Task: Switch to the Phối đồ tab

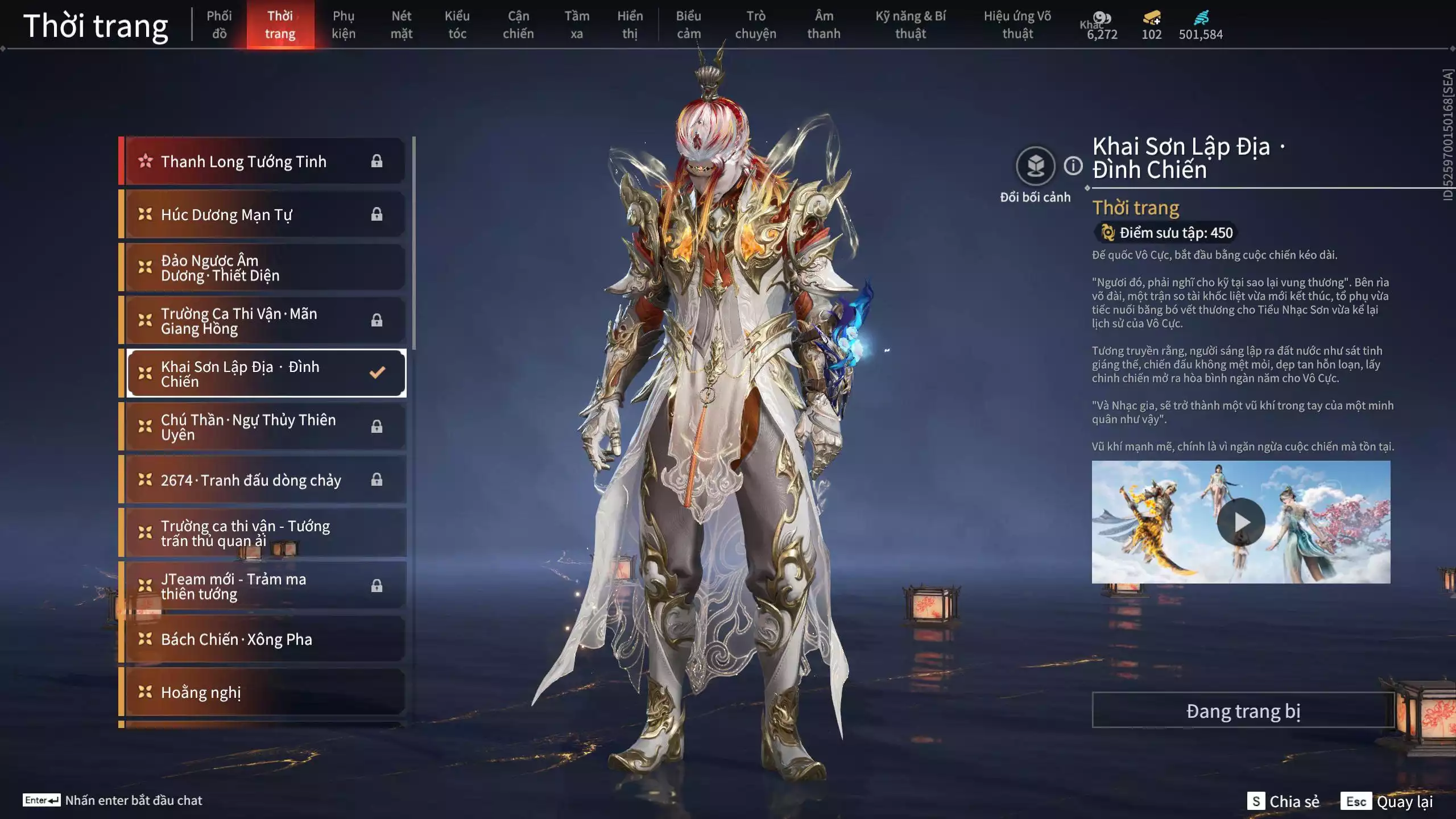Action: coord(219,24)
